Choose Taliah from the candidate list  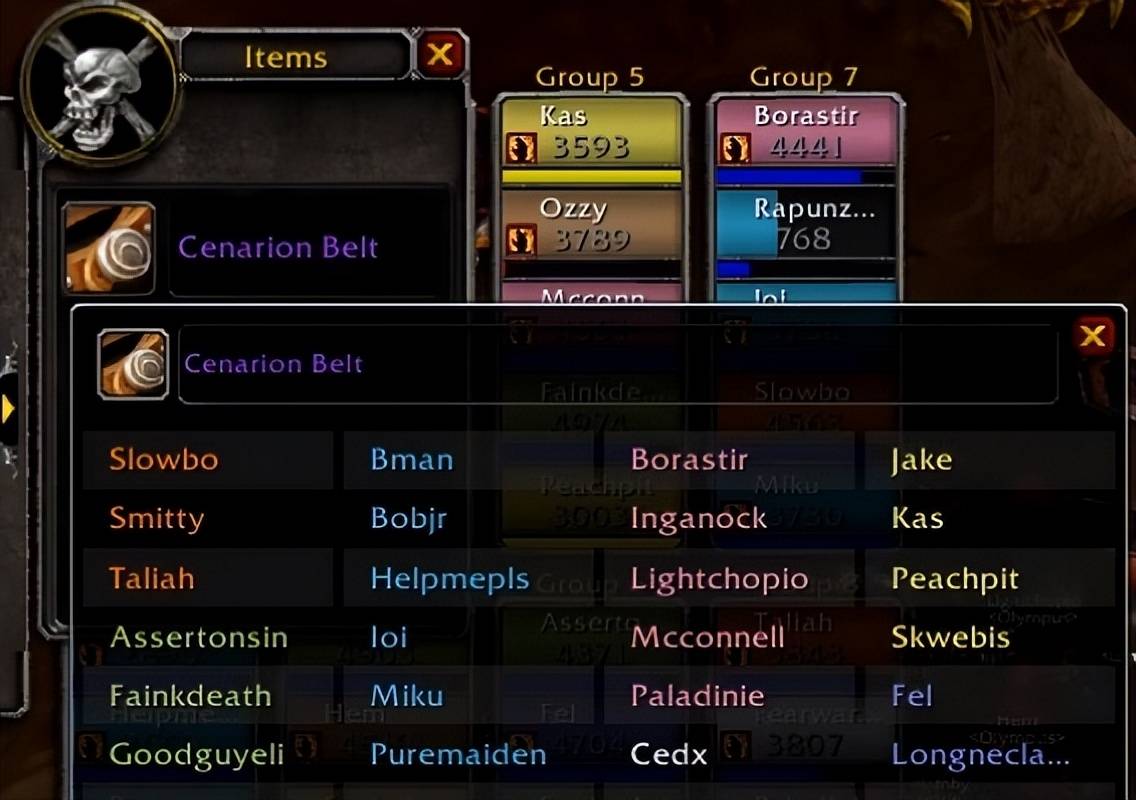pyautogui.click(x=153, y=578)
